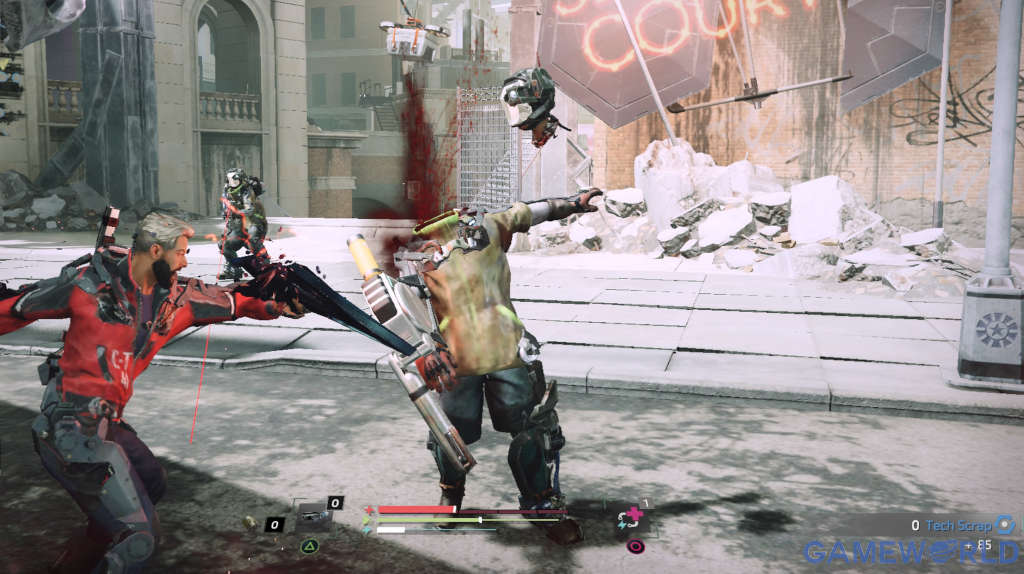
Task: Select the ammo item icon beside drone slot
Action: coord(251,522)
